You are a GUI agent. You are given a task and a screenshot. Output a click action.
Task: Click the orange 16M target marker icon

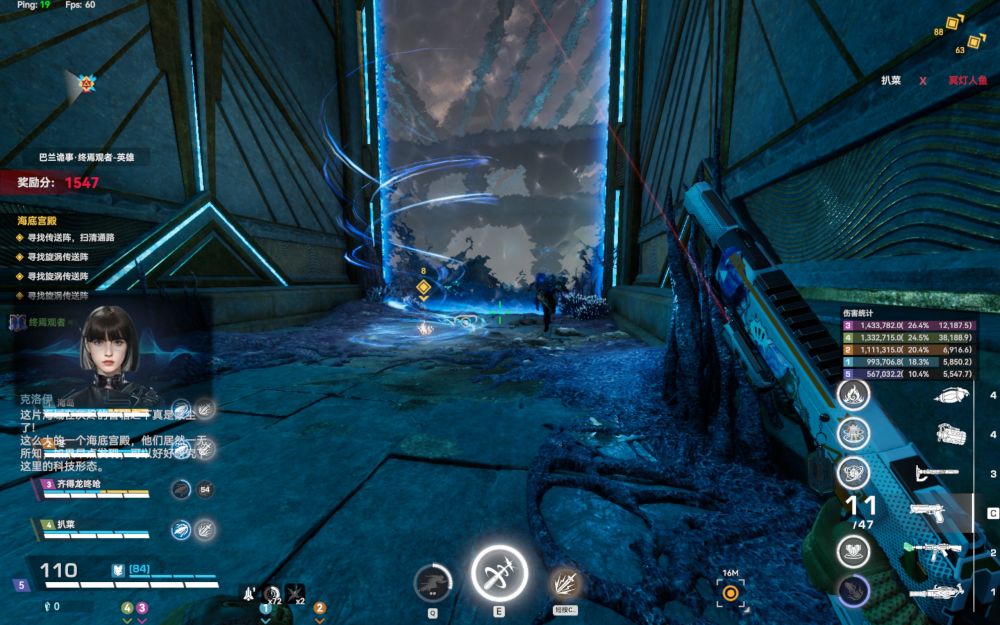click(x=731, y=593)
